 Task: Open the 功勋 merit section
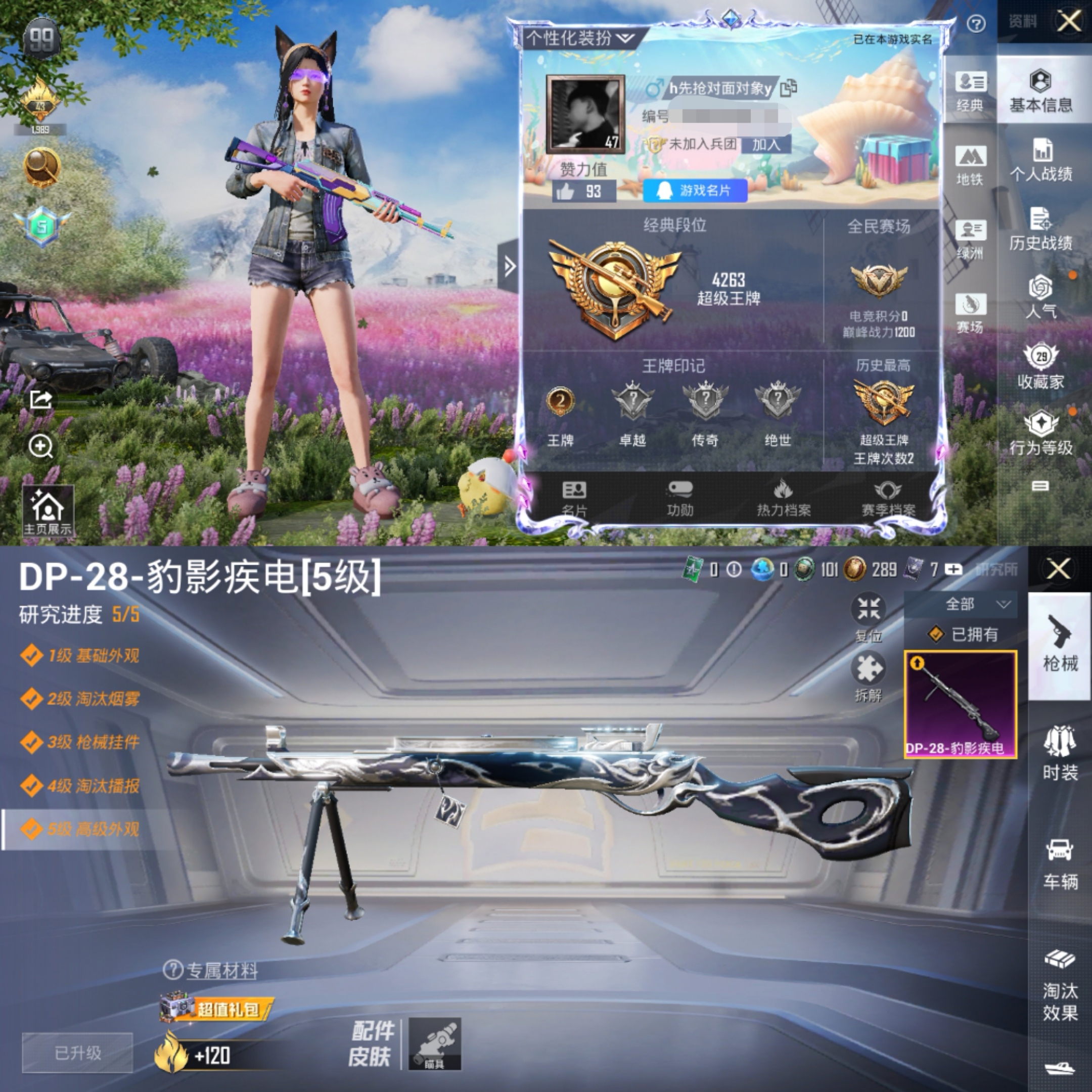pos(679,498)
